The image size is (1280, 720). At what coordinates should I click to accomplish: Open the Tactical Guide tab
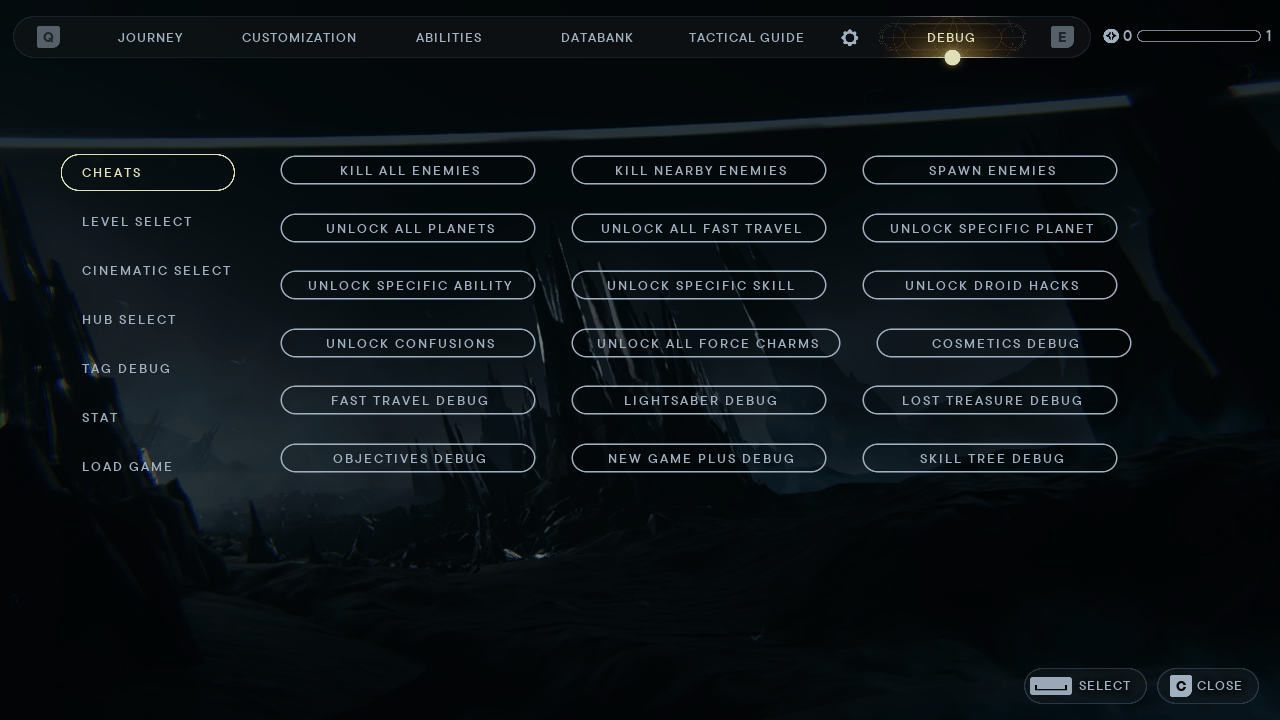[x=746, y=37]
